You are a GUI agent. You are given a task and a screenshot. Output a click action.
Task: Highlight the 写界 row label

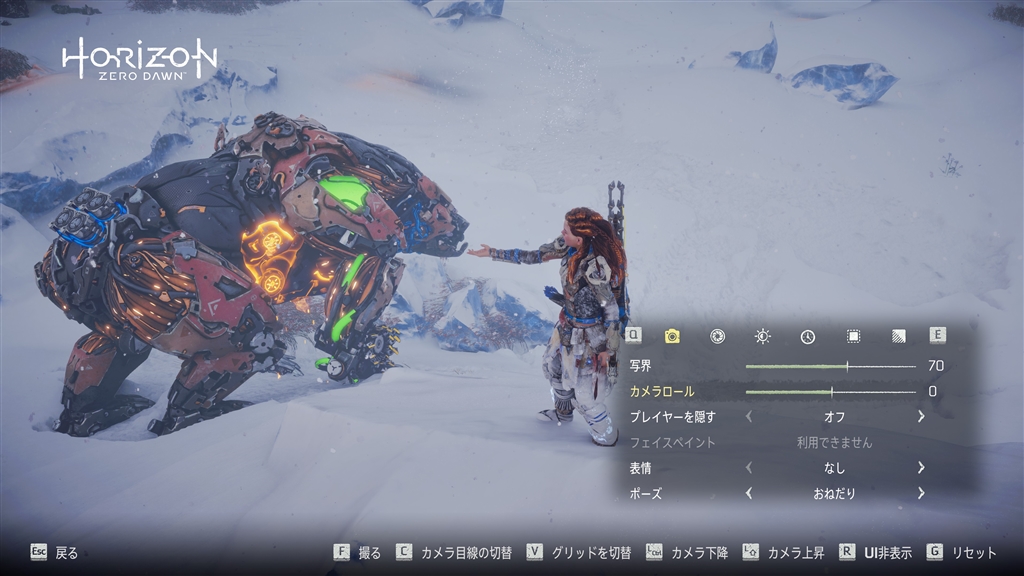641,366
